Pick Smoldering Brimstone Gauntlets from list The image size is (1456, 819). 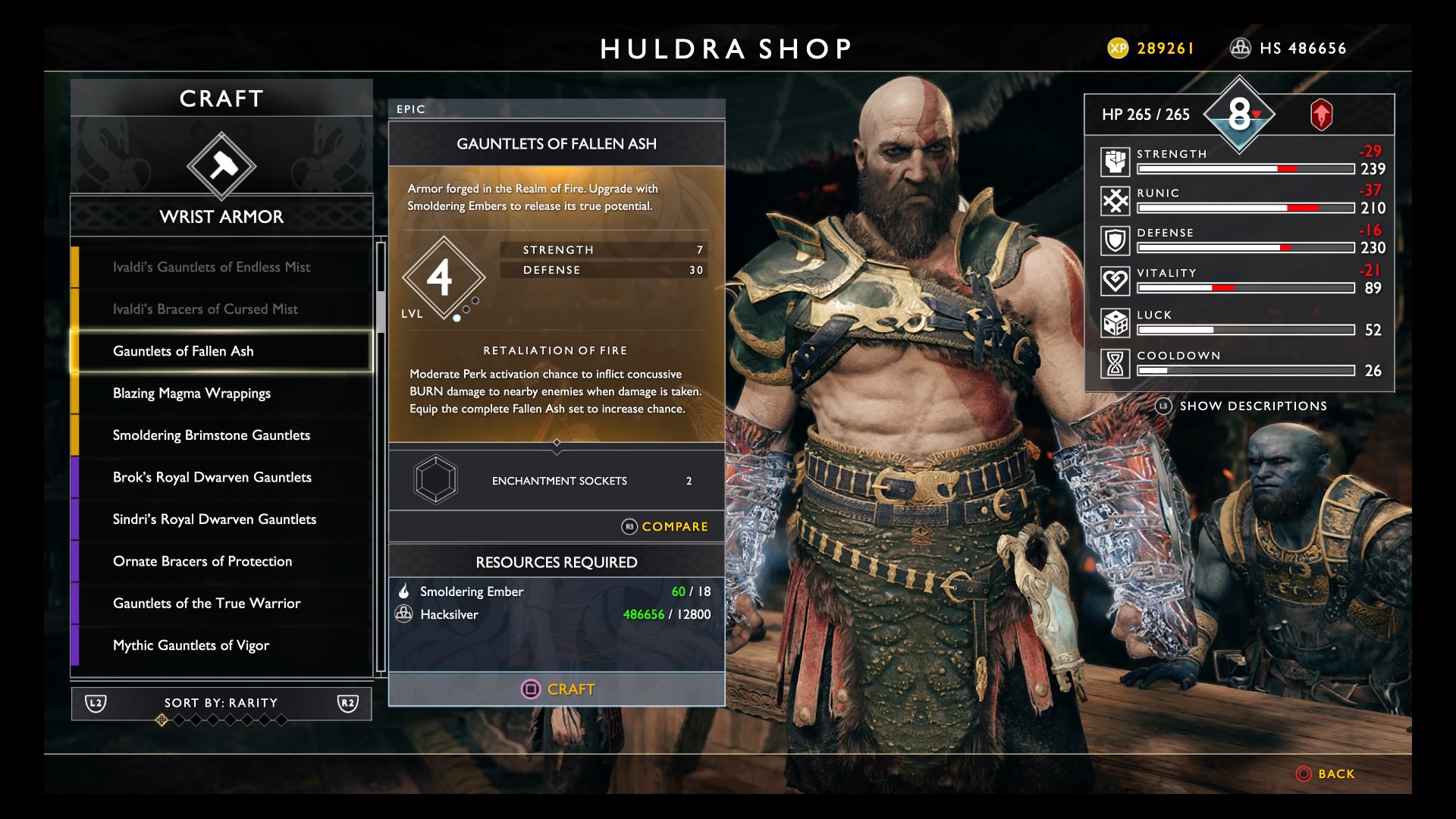point(212,435)
